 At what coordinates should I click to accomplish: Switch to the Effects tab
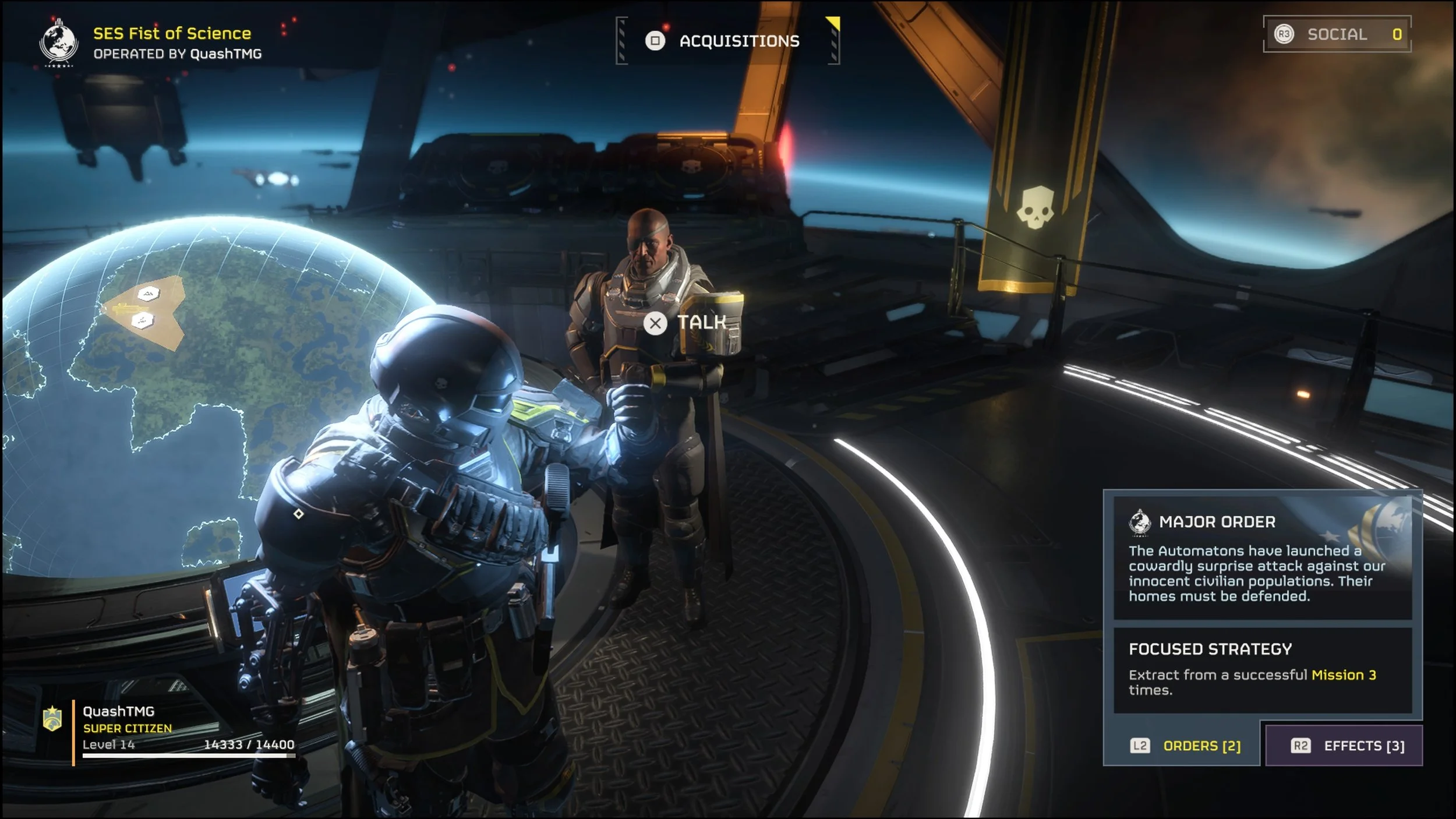[1347, 746]
